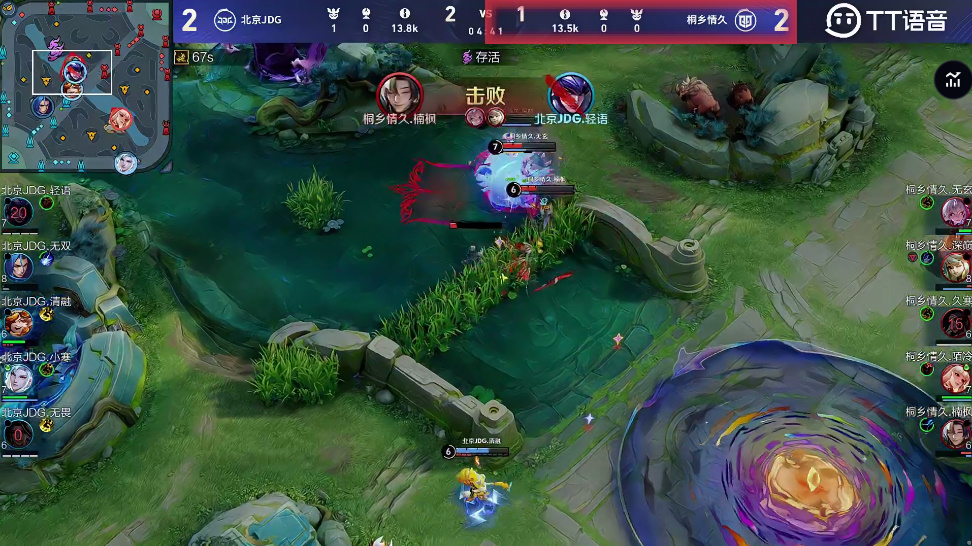Image resolution: width=972 pixels, height=546 pixels.
Task: Click the 67s buff timer icon
Action: pyautogui.click(x=182, y=57)
